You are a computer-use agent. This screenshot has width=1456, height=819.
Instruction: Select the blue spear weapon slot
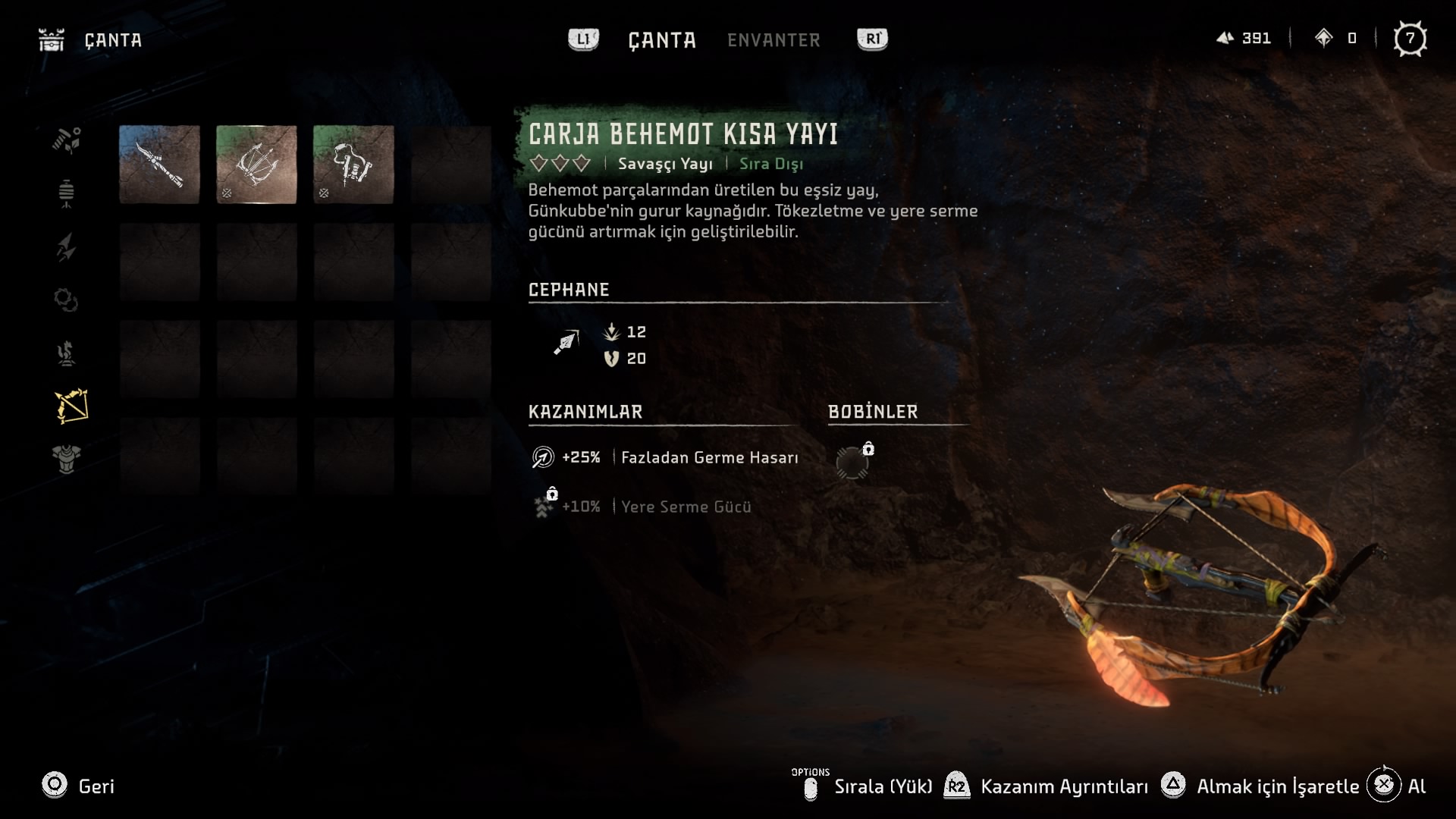[159, 165]
